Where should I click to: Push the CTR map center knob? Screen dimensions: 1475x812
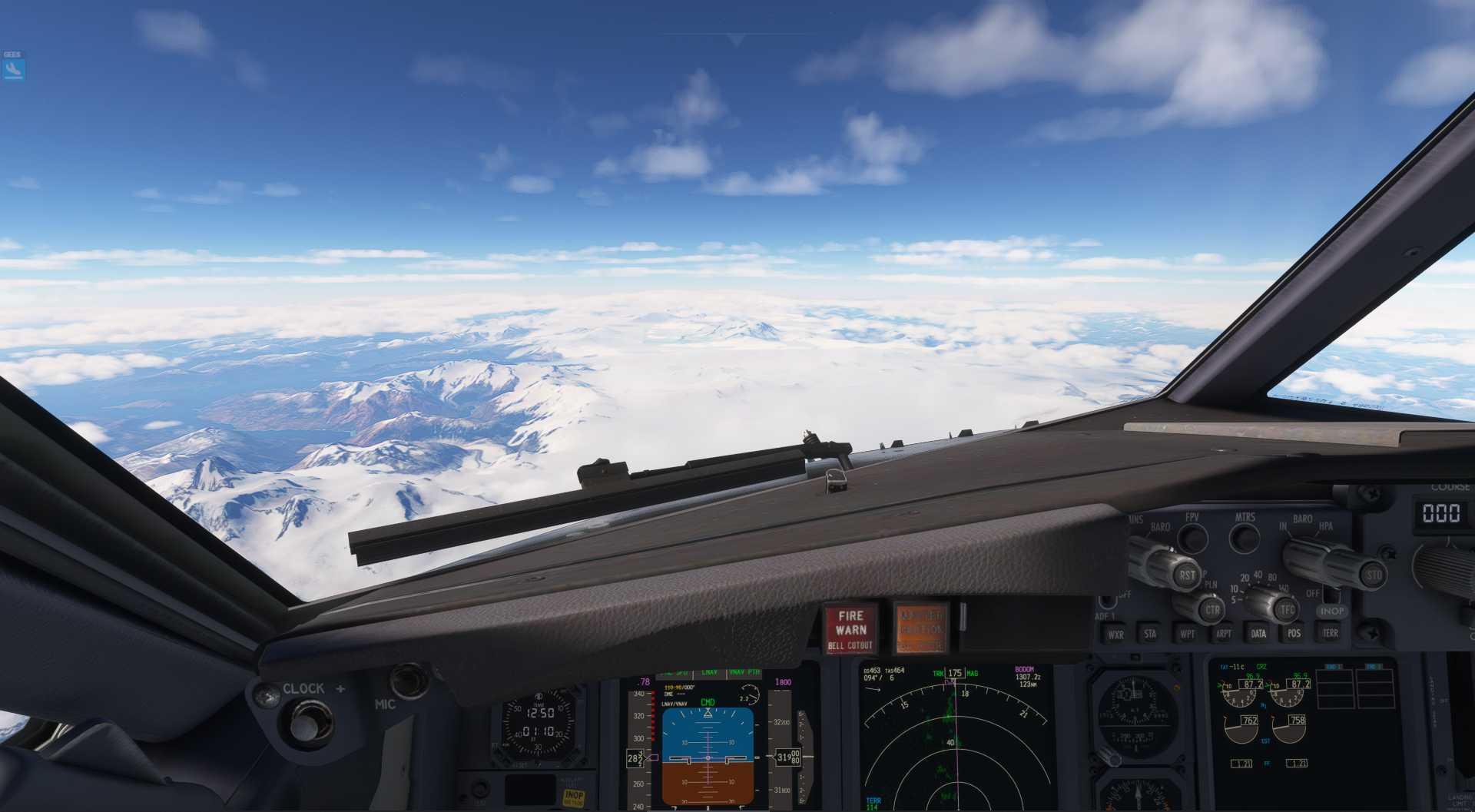pyautogui.click(x=1212, y=610)
